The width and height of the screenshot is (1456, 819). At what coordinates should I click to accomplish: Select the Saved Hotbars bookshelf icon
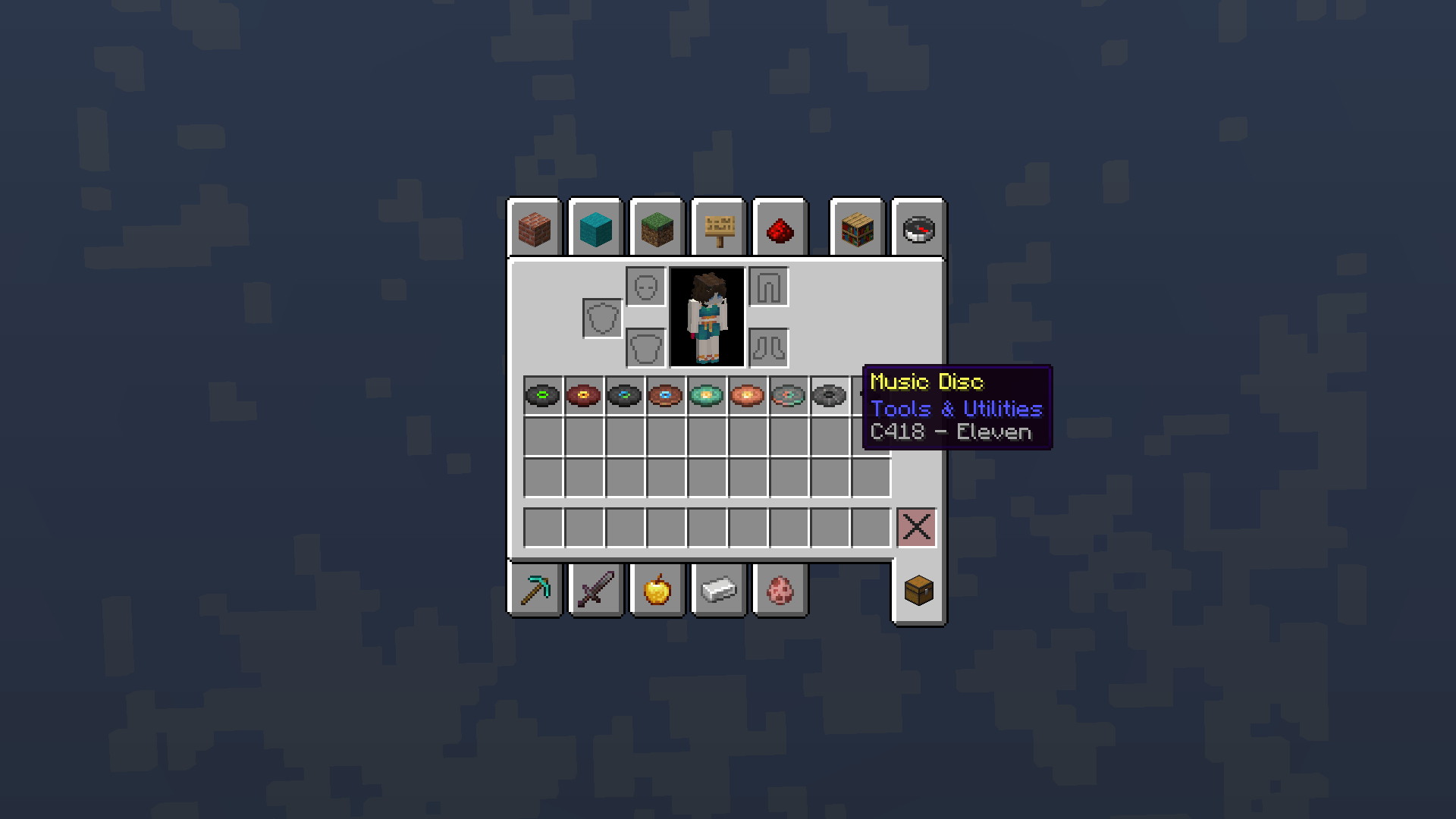(857, 230)
